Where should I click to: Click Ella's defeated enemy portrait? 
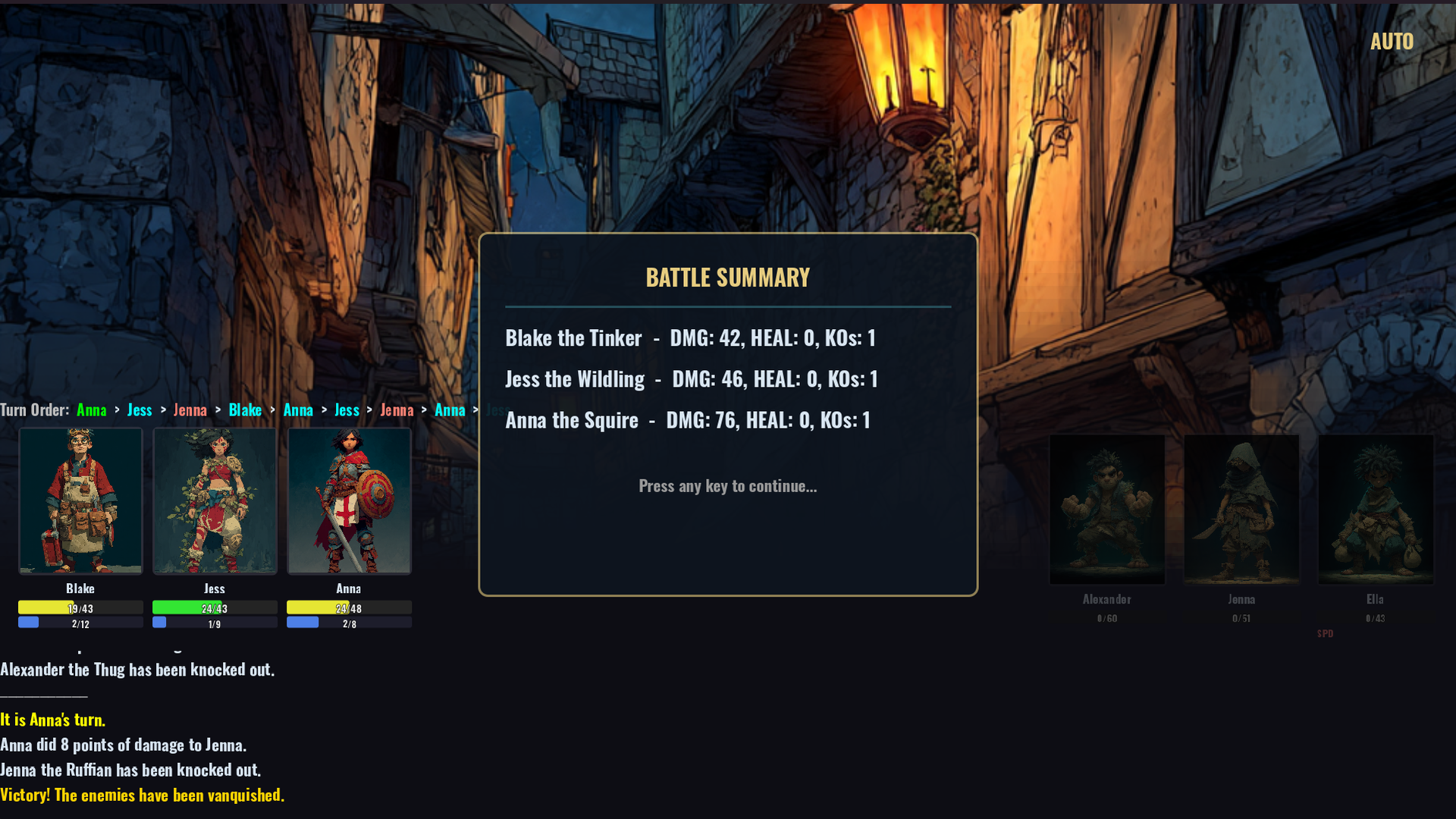pos(1376,509)
